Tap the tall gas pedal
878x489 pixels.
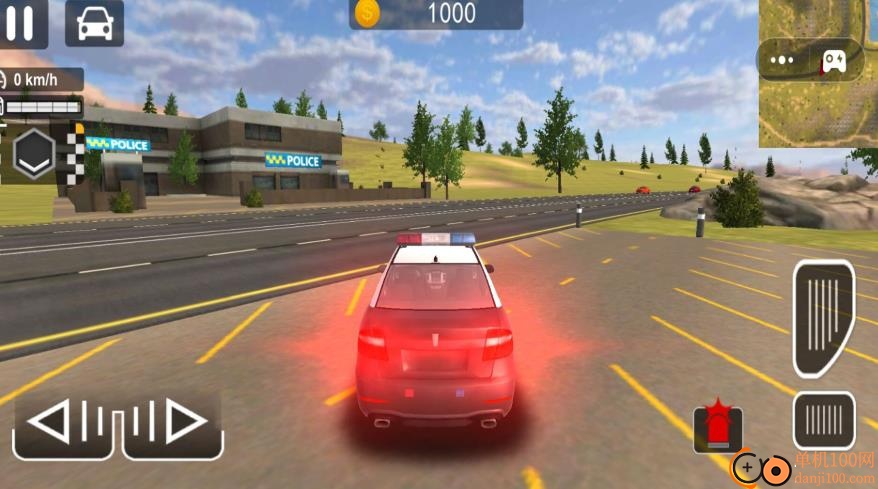(x=824, y=317)
